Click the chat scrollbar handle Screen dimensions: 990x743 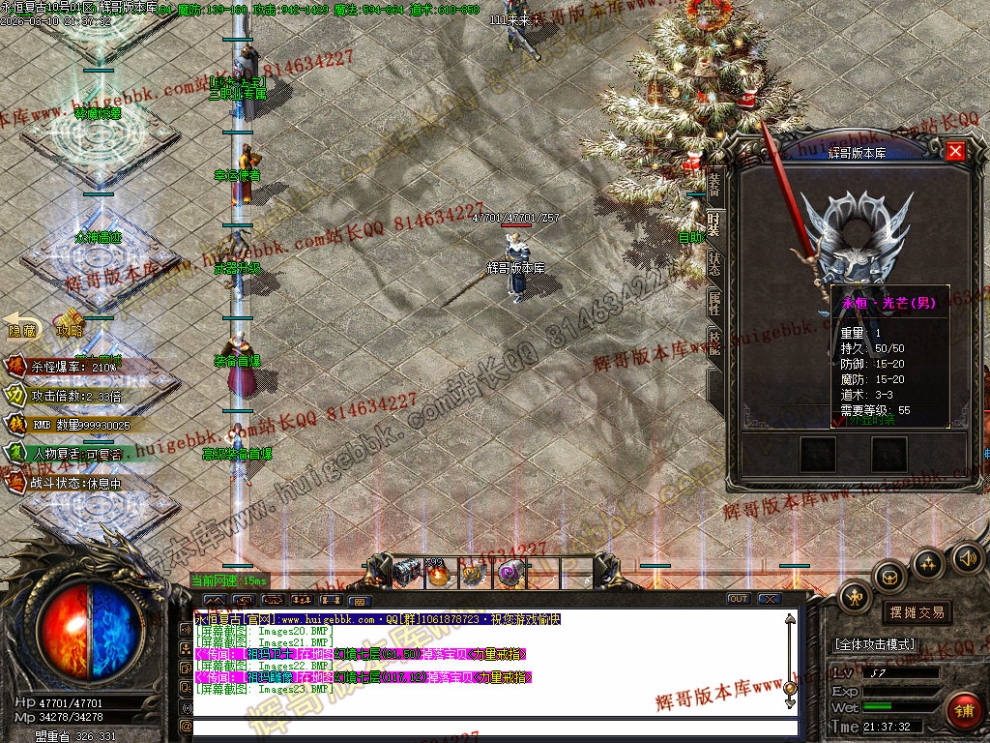click(790, 688)
